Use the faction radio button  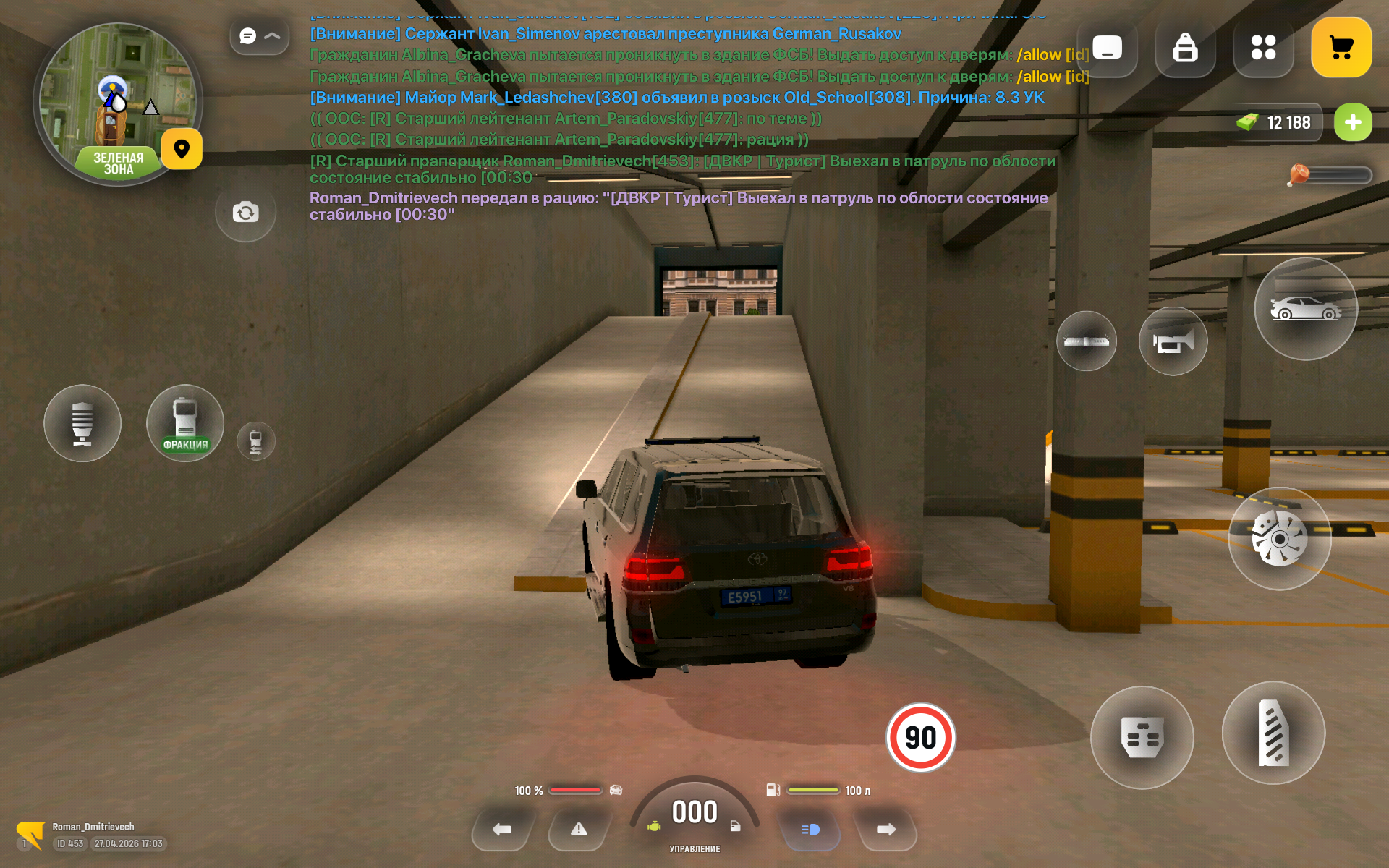[x=185, y=423]
